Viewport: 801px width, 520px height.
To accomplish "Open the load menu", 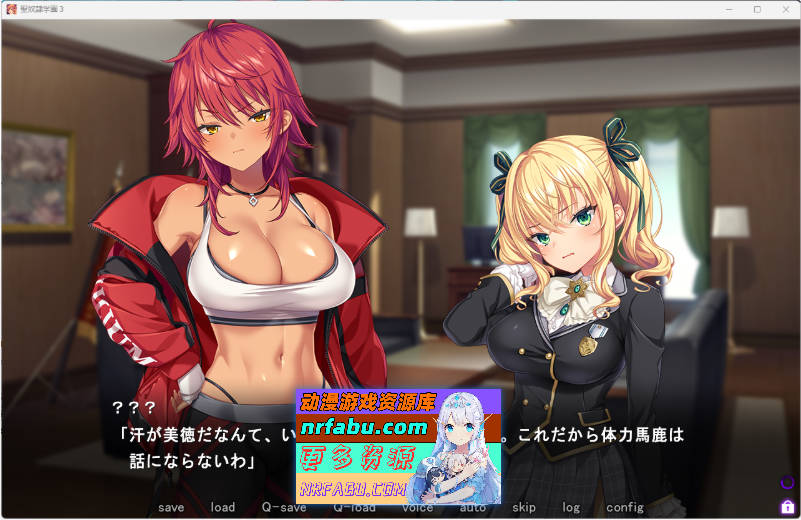I will 222,507.
